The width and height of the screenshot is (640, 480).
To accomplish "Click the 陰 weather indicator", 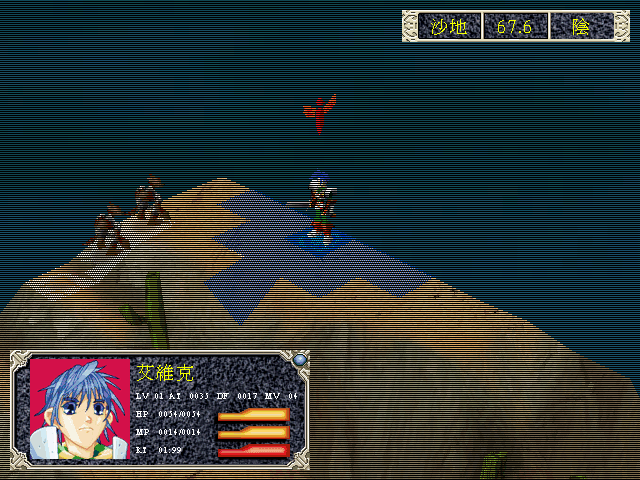I will [x=581, y=27].
